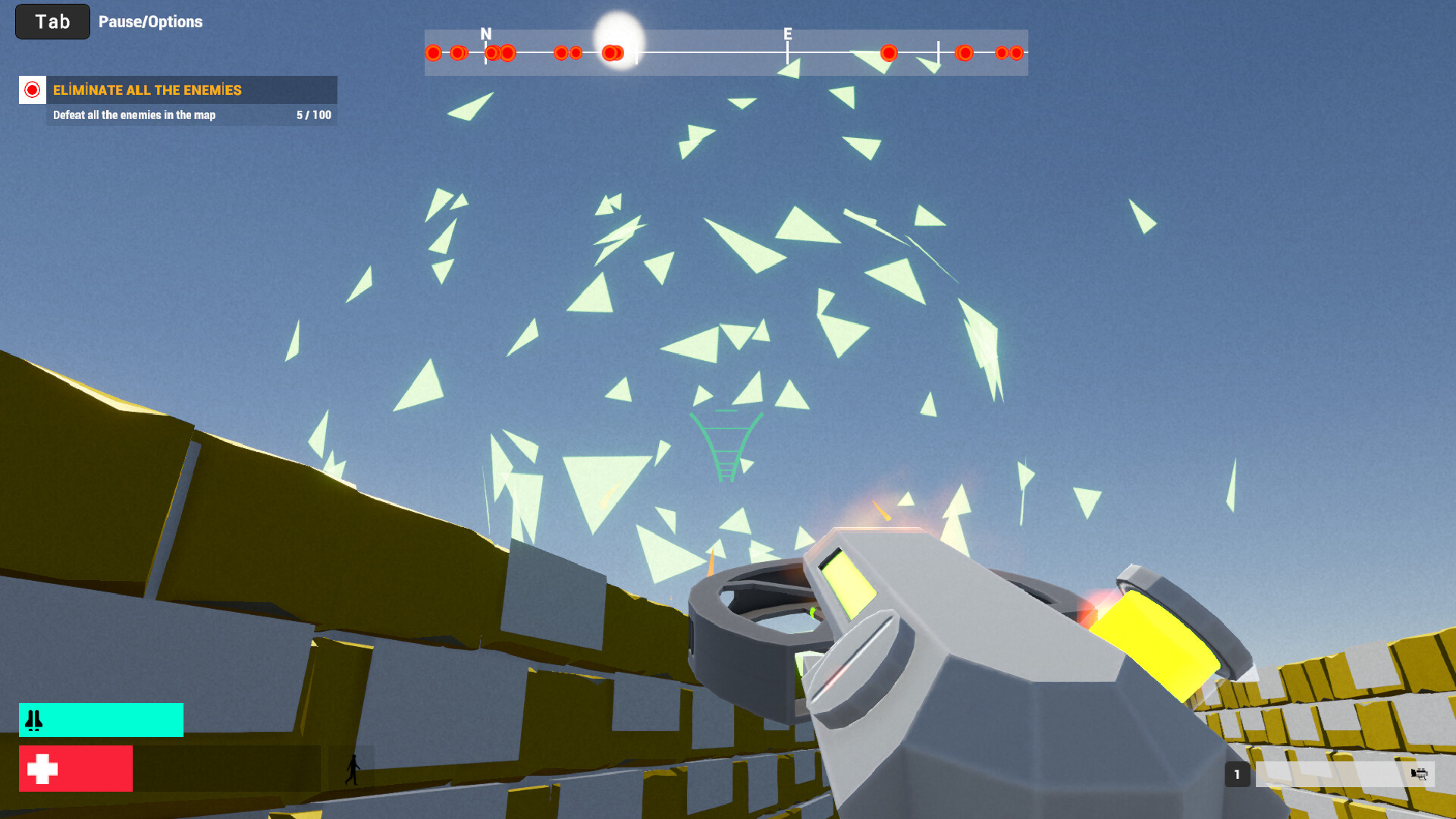The image size is (1456, 819).
Task: Select weapon slot 1
Action: pos(1238,775)
